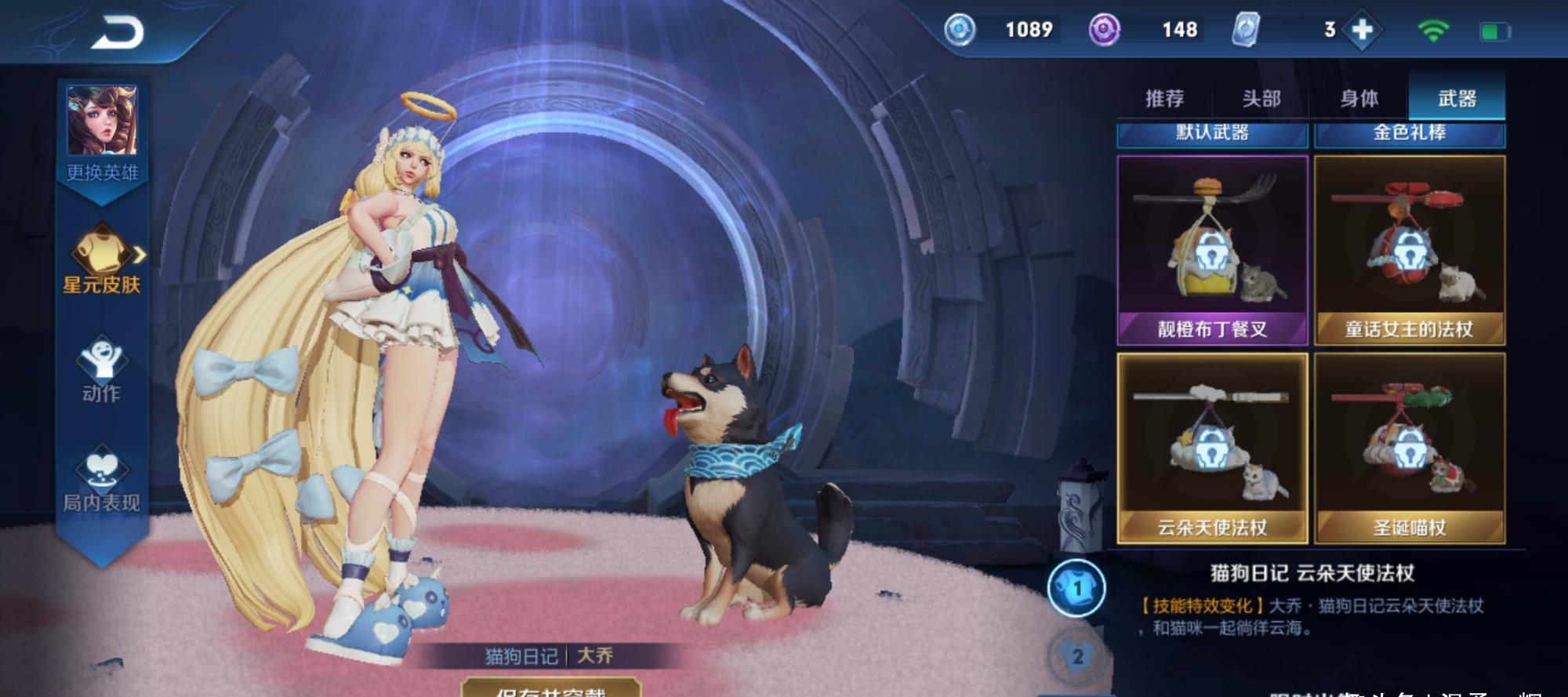Go back with the return arrow
This screenshot has height=697, width=1568.
118,33
